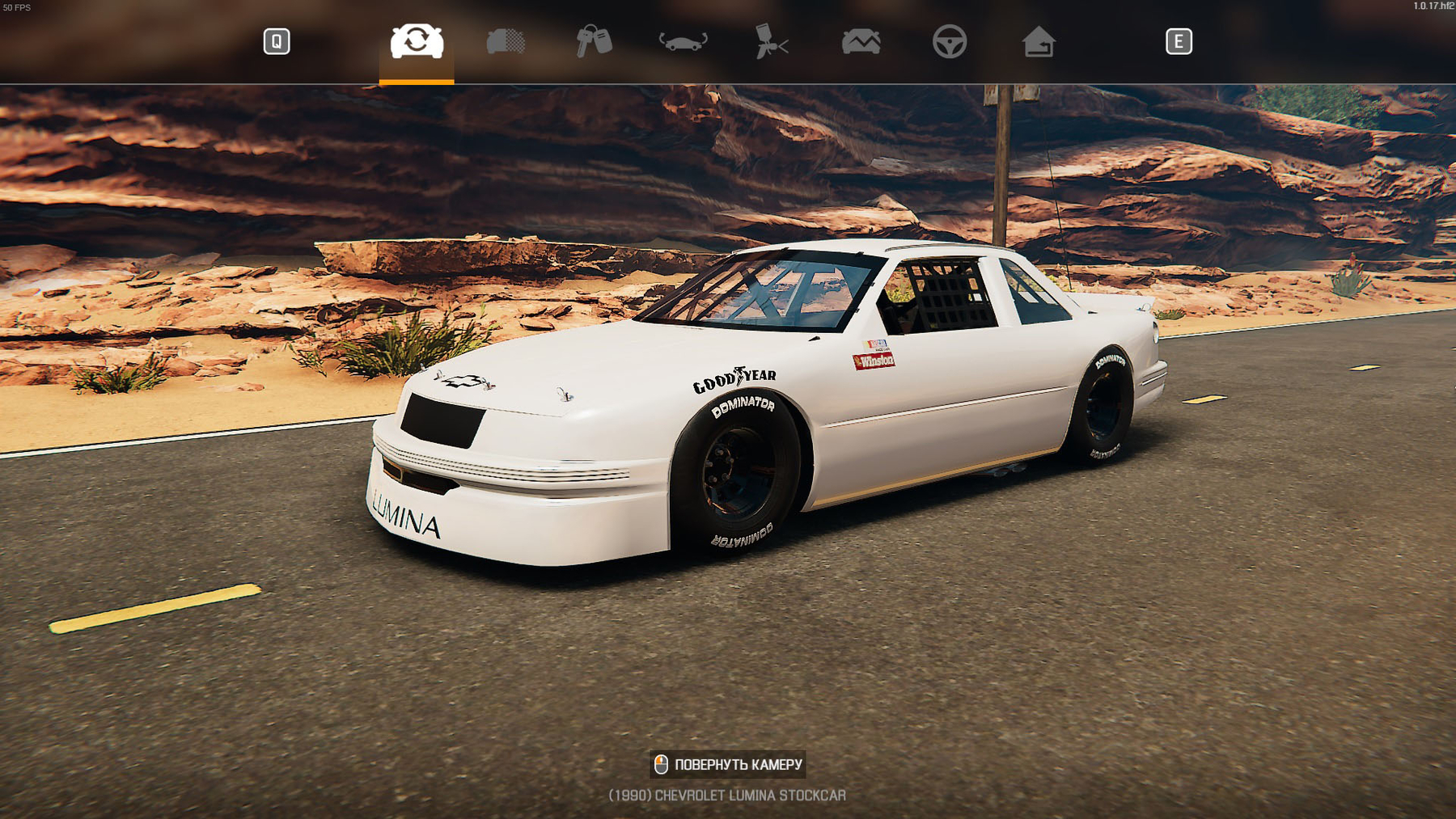This screenshot has width=1456, height=819.
Task: Select the car swap tab
Action: coord(417,41)
